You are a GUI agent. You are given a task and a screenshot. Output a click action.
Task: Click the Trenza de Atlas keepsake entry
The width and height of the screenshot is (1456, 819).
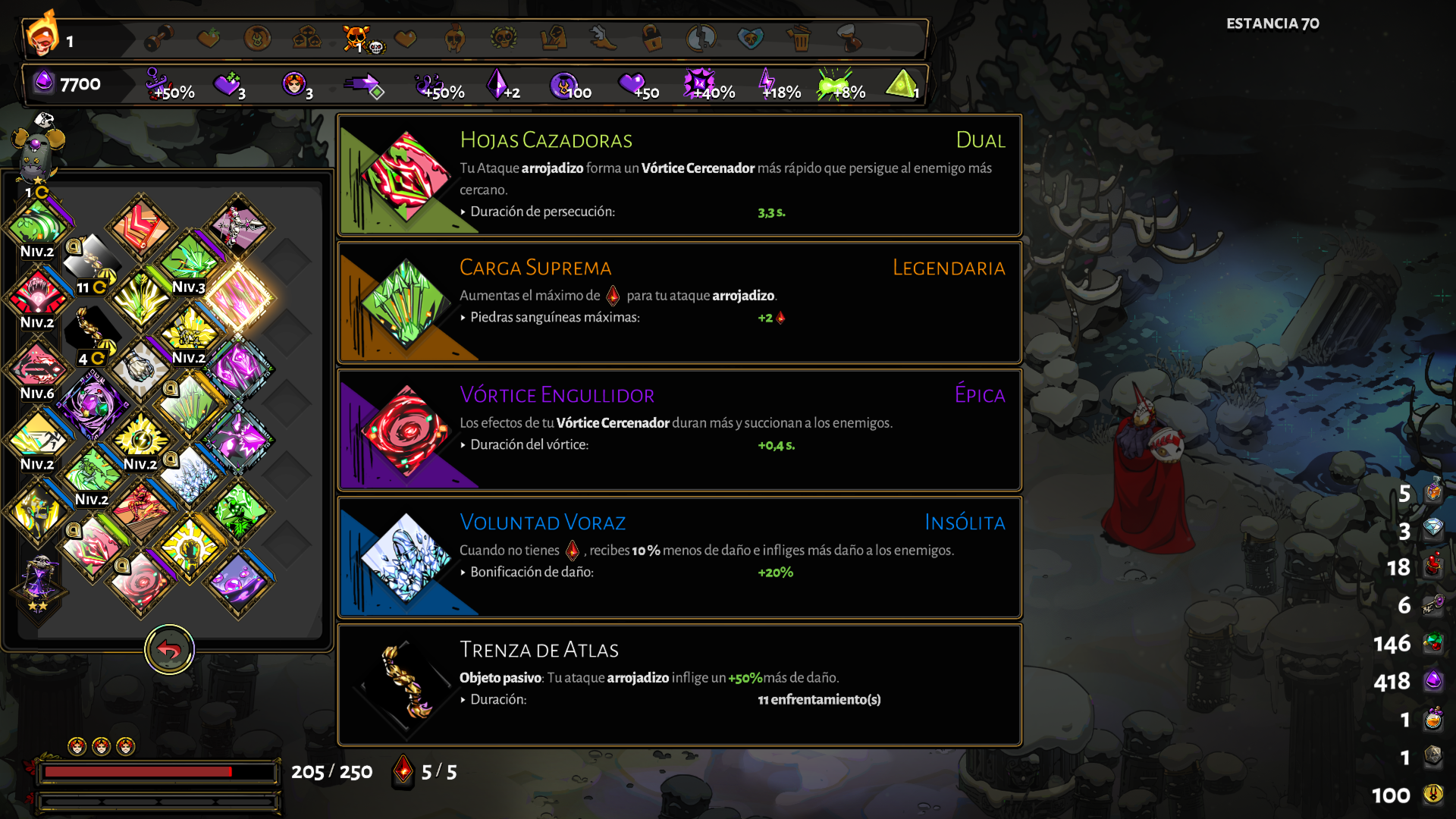(x=679, y=686)
